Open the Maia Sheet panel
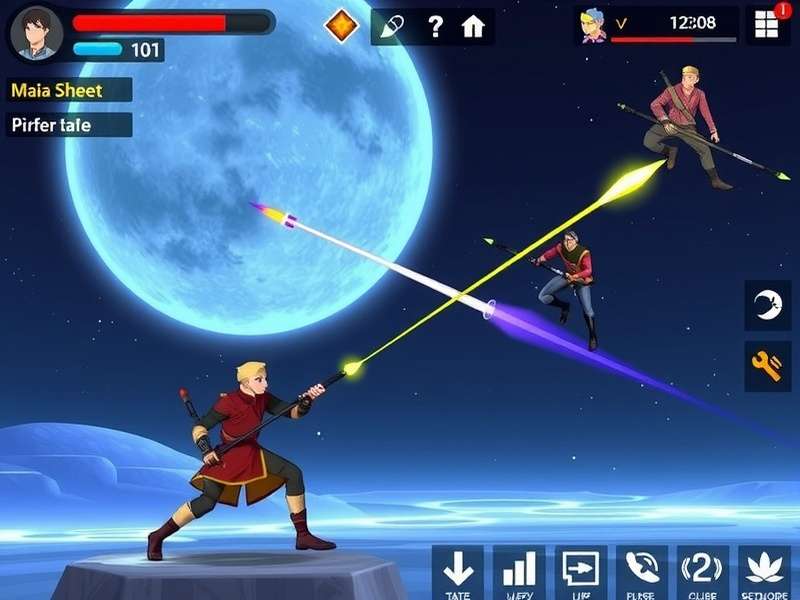 click(x=69, y=90)
